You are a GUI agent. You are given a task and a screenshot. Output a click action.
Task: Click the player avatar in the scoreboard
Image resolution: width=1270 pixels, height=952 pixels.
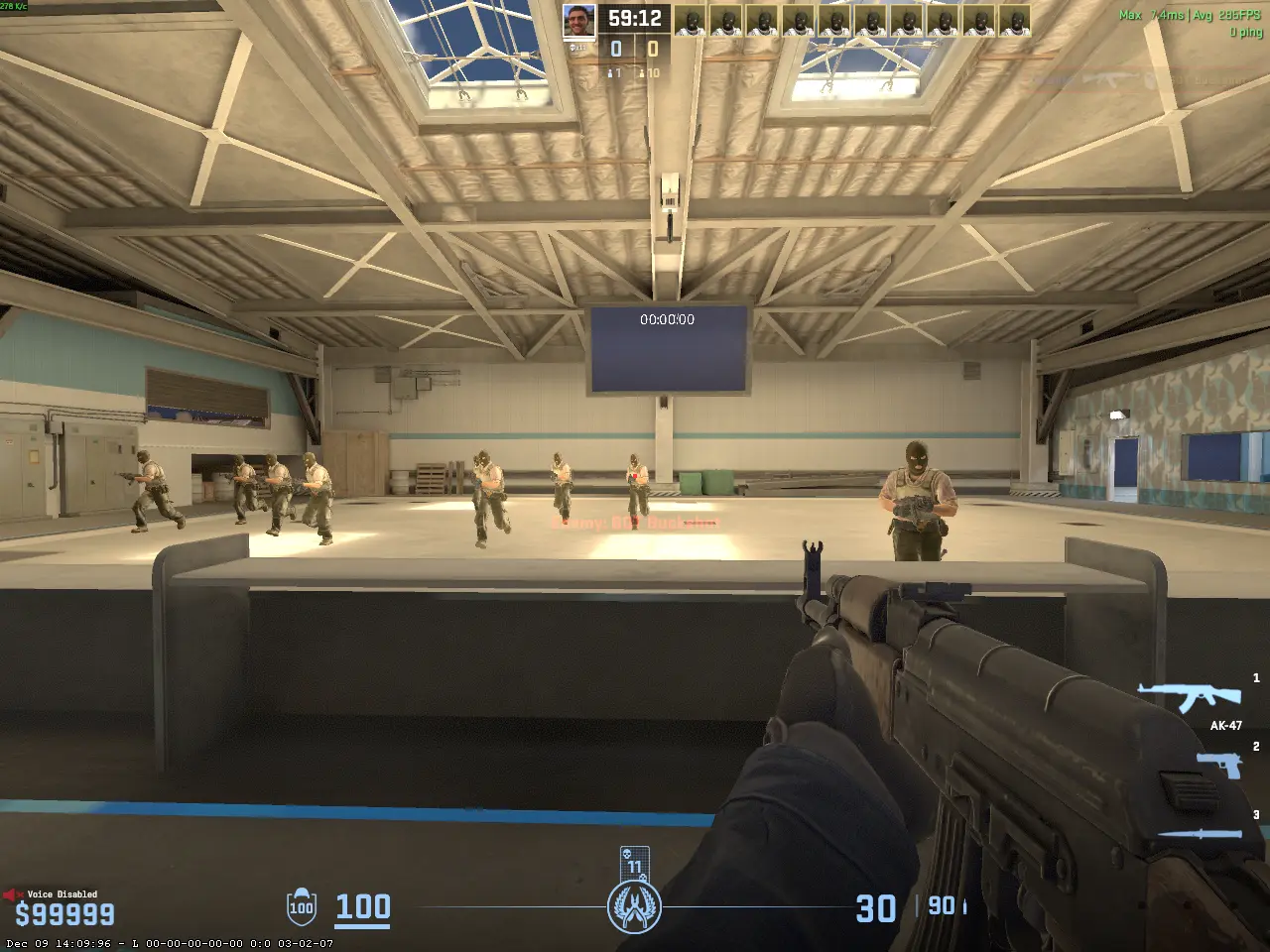[x=579, y=22]
